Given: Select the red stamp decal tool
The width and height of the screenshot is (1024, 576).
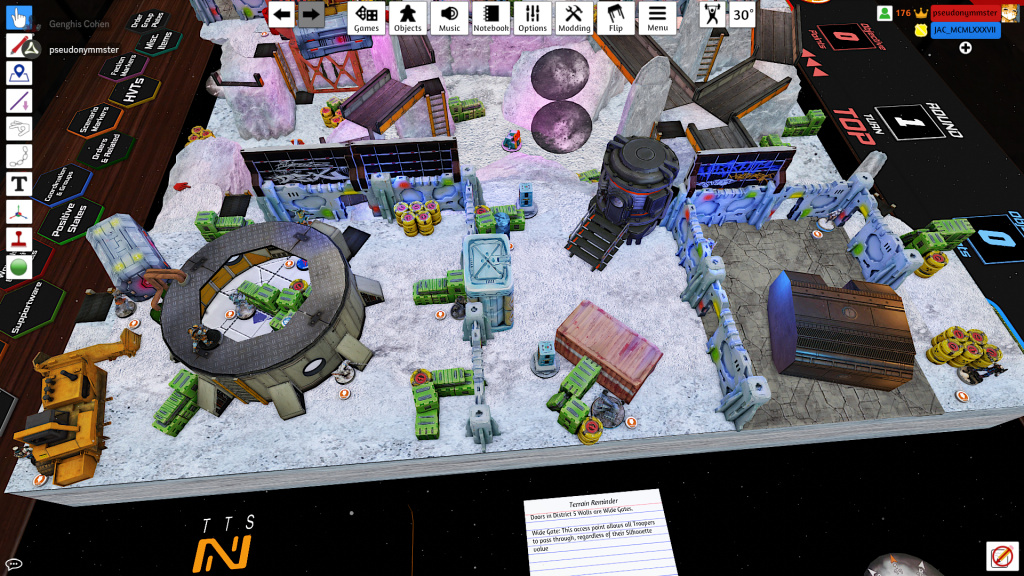Looking at the screenshot, I should [19, 239].
